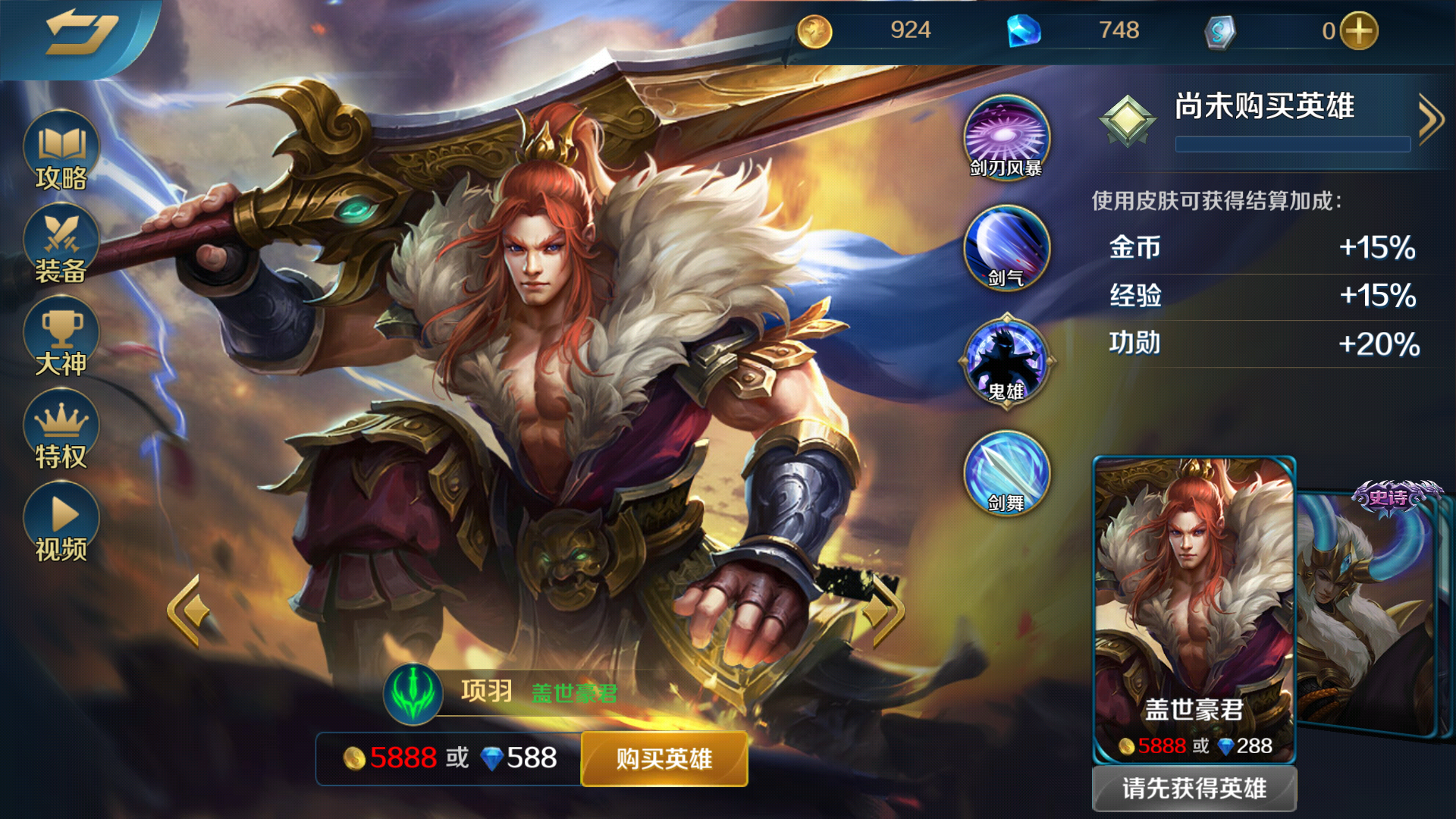Play the 视频 hero video

click(x=61, y=522)
